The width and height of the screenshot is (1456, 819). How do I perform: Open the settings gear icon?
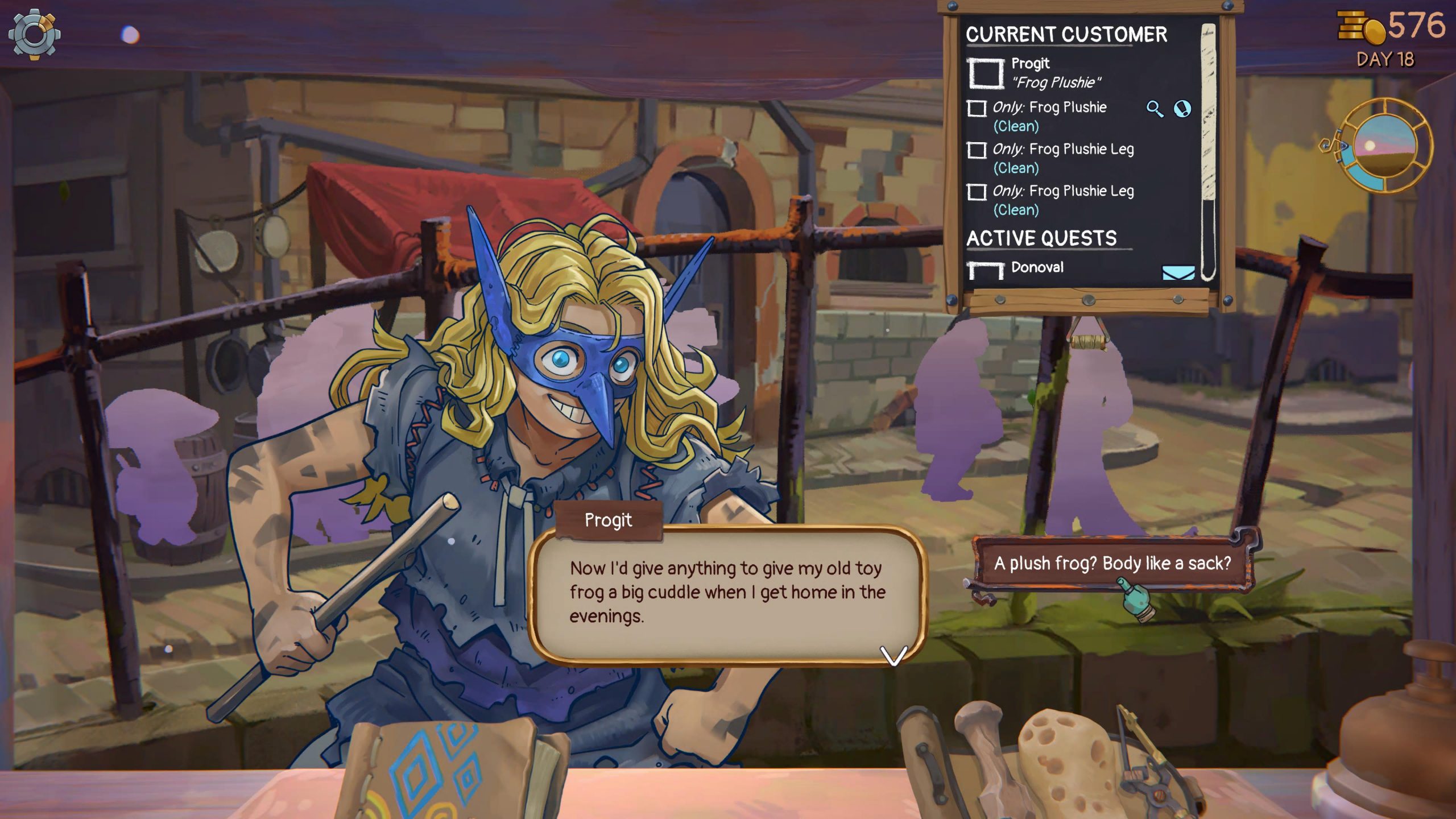pyautogui.click(x=34, y=34)
